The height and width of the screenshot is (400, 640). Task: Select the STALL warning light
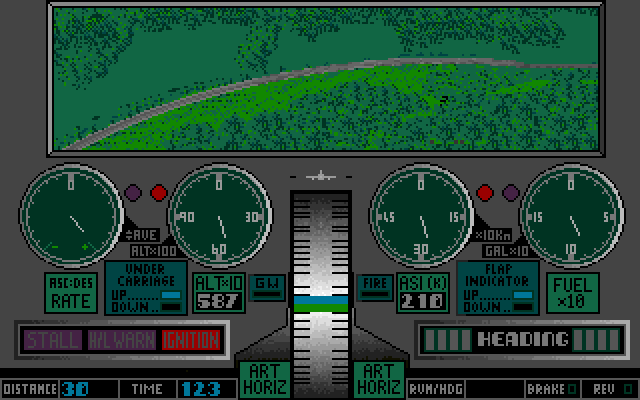coord(51,340)
